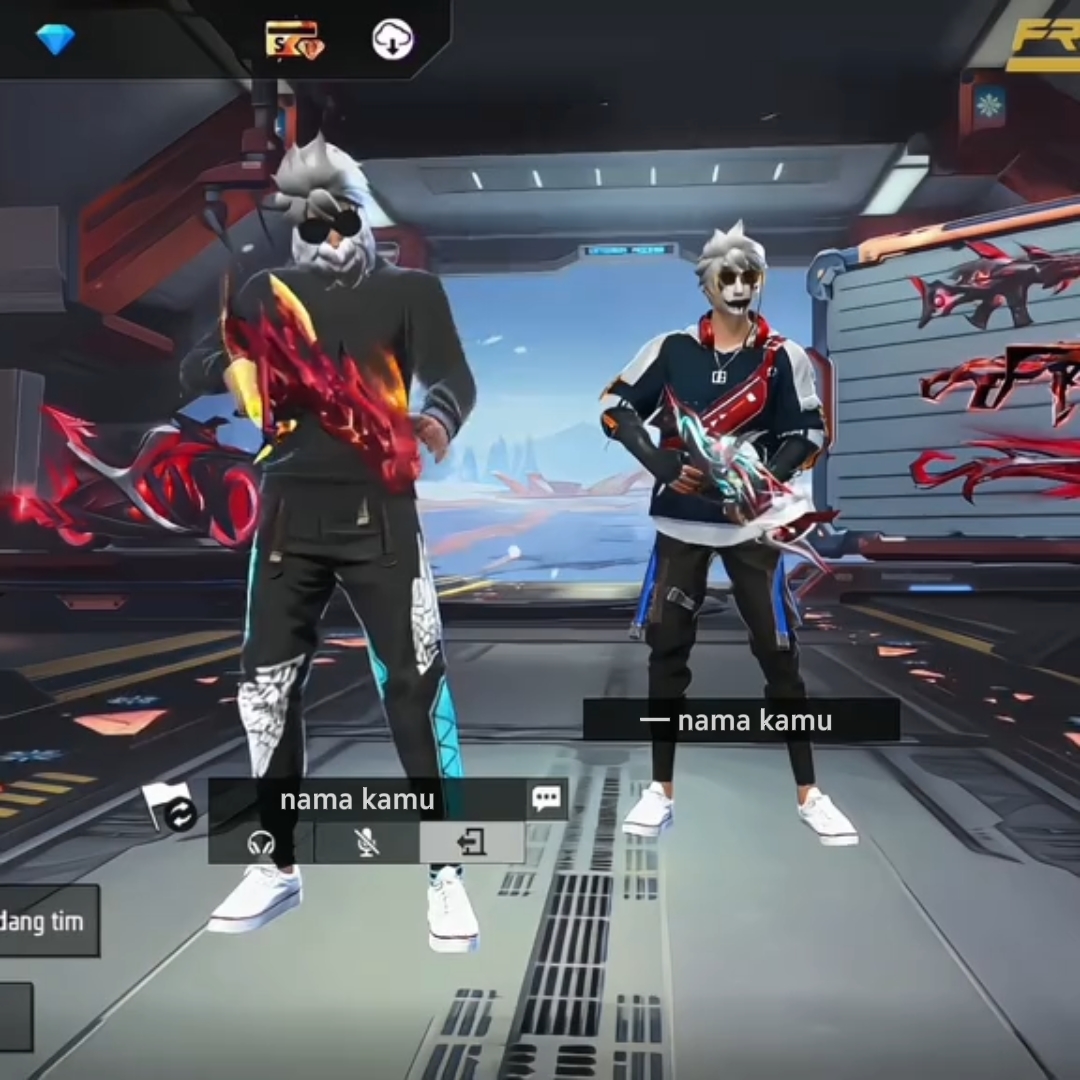This screenshot has width=1080, height=1080.
Task: Leave the team using the exit button
Action: point(471,843)
